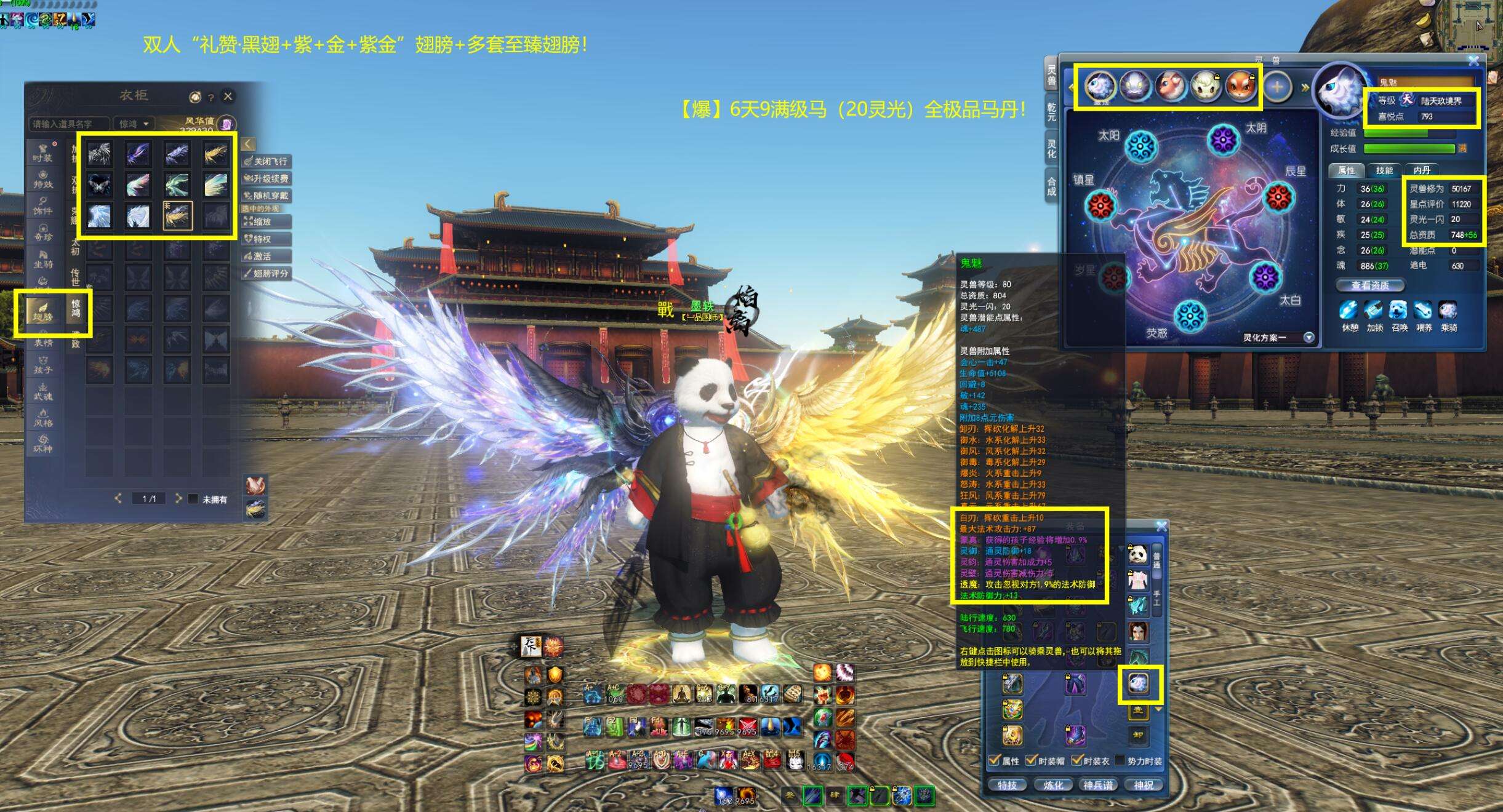Open the 坐骑 mount category
1503x812 pixels.
pyautogui.click(x=42, y=259)
